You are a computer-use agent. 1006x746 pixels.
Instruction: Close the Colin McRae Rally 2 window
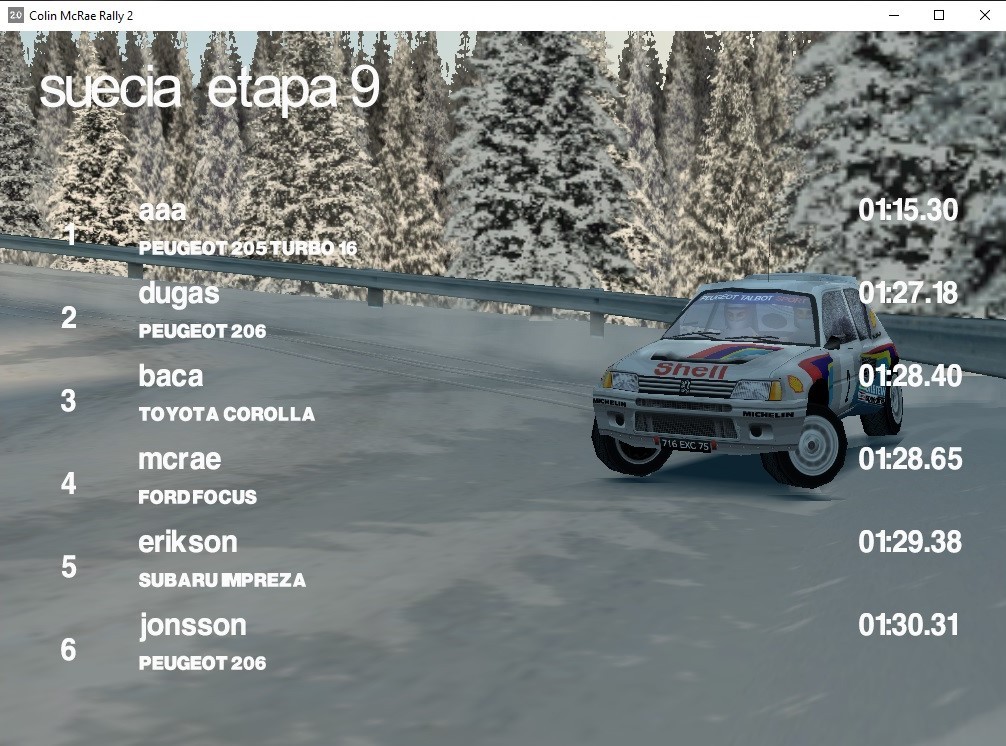coord(984,15)
